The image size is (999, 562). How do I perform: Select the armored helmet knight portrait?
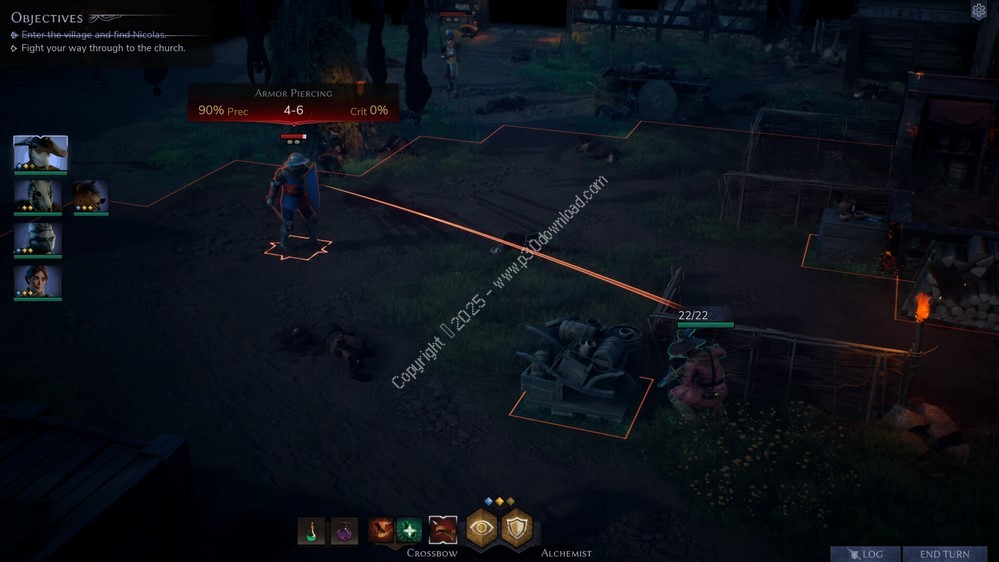(38, 239)
